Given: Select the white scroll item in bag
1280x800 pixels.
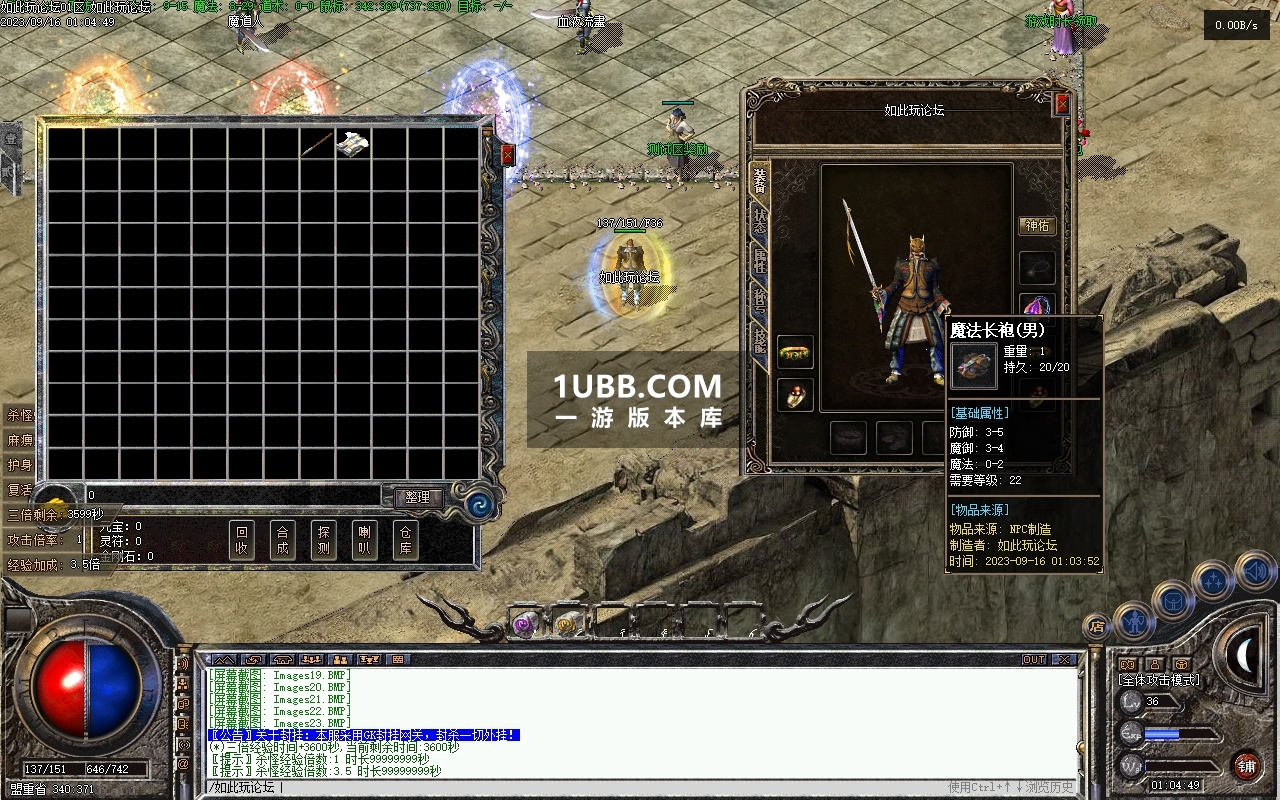Looking at the screenshot, I should coord(352,144).
